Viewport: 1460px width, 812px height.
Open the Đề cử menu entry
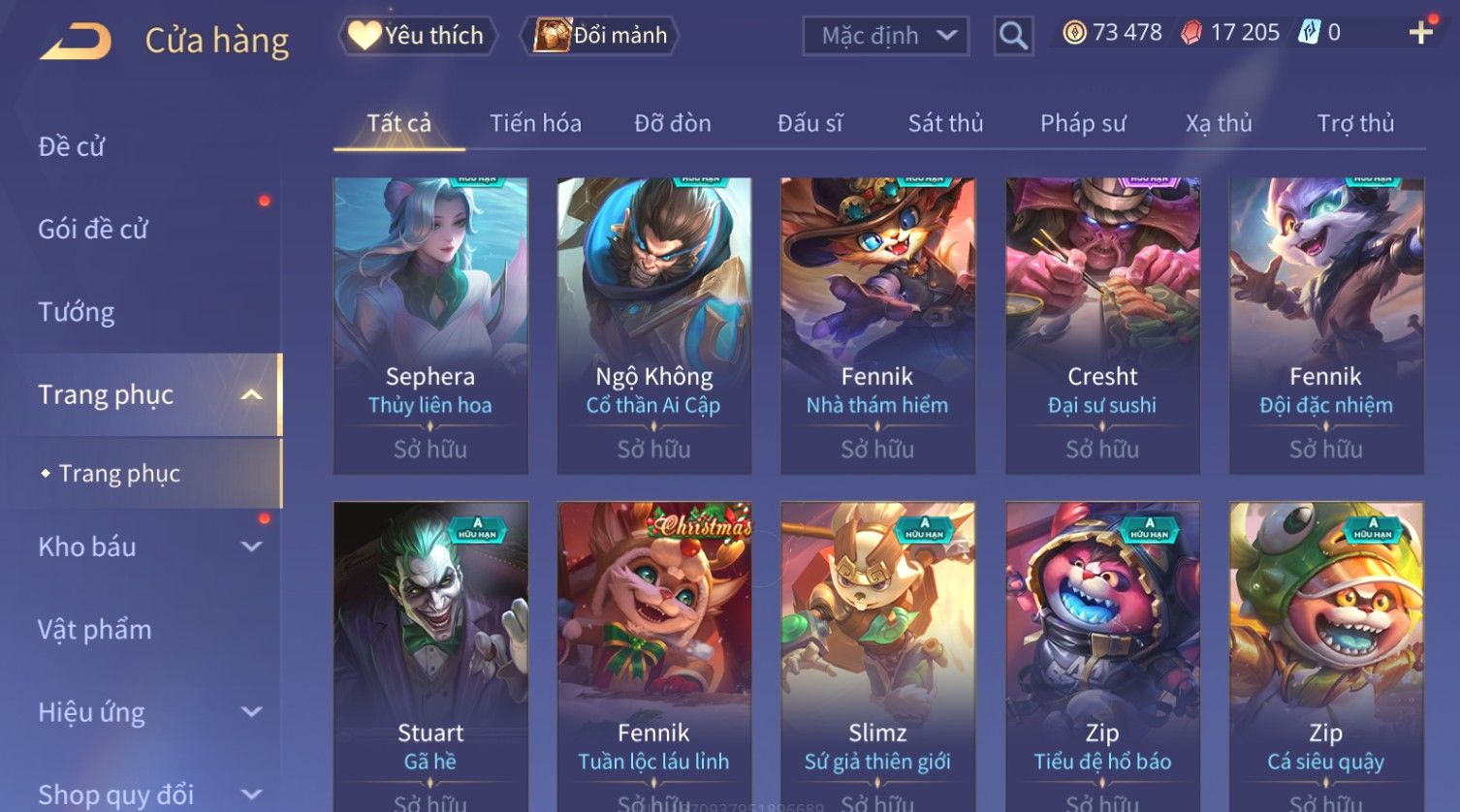pos(72,146)
